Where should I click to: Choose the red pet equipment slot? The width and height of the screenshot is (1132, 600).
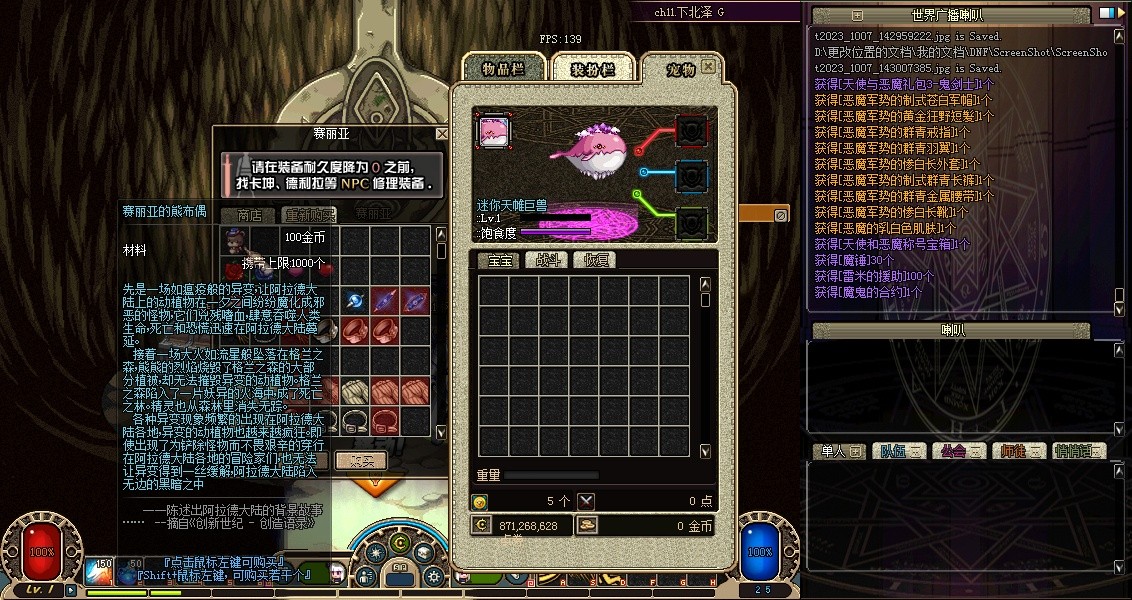point(692,130)
